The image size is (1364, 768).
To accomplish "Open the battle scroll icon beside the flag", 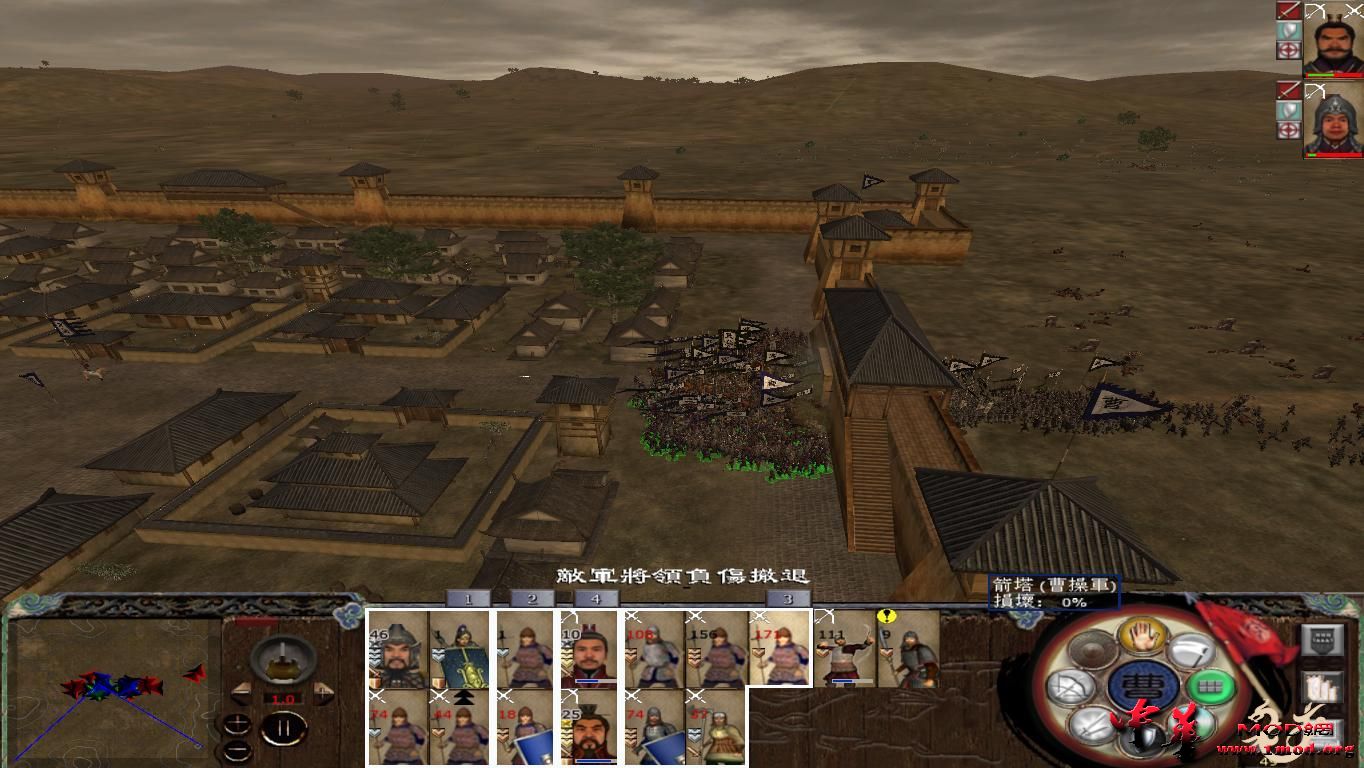I will tap(1323, 686).
